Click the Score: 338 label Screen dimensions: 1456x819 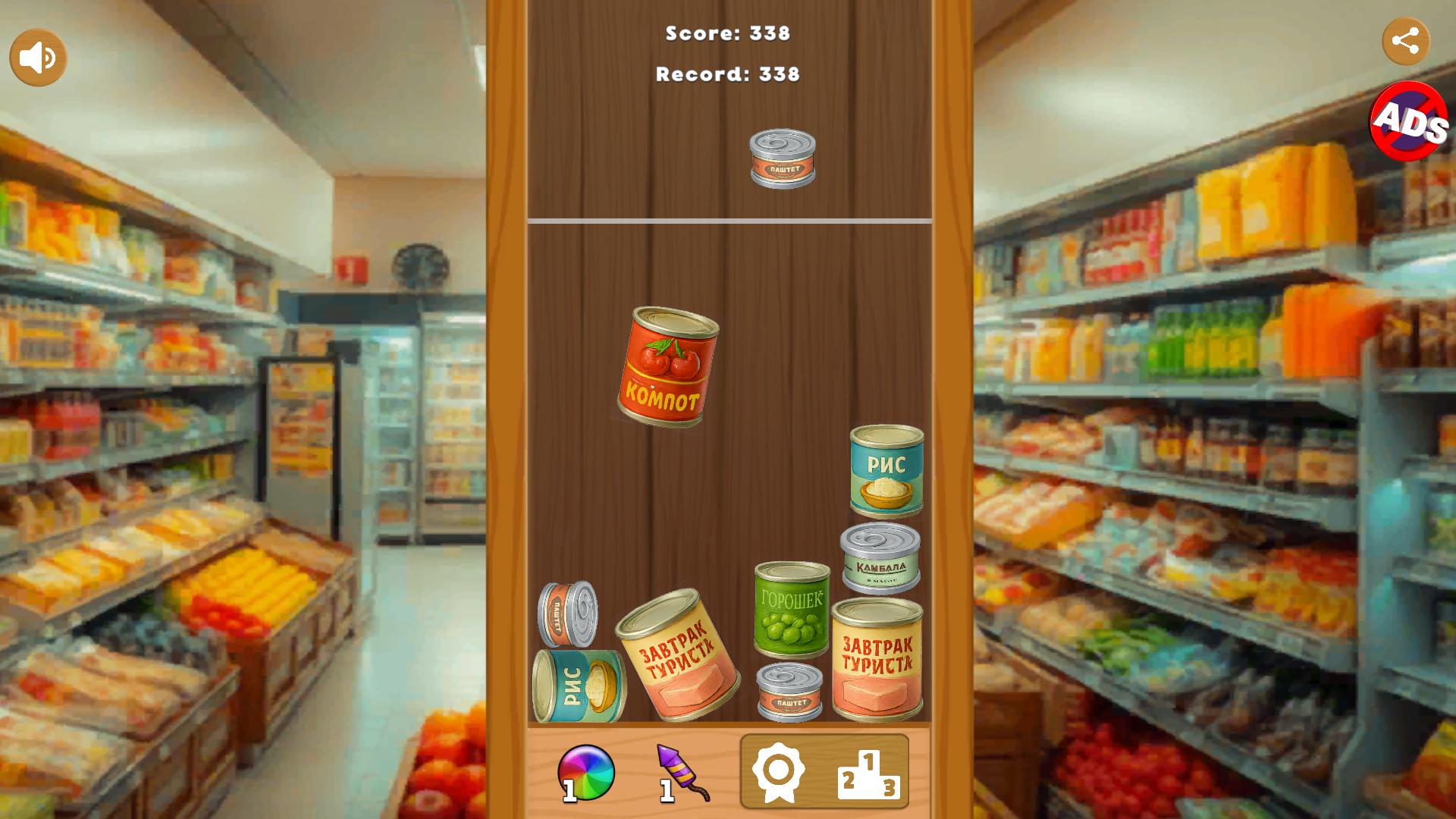727,33
